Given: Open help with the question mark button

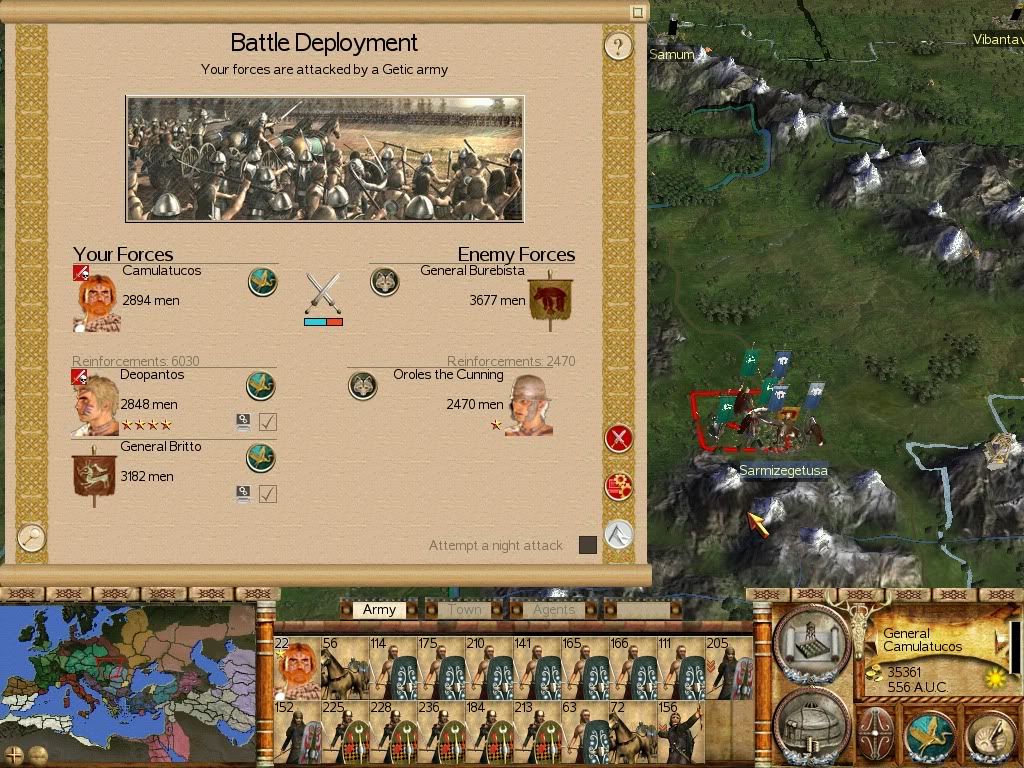Looking at the screenshot, I should click(619, 45).
